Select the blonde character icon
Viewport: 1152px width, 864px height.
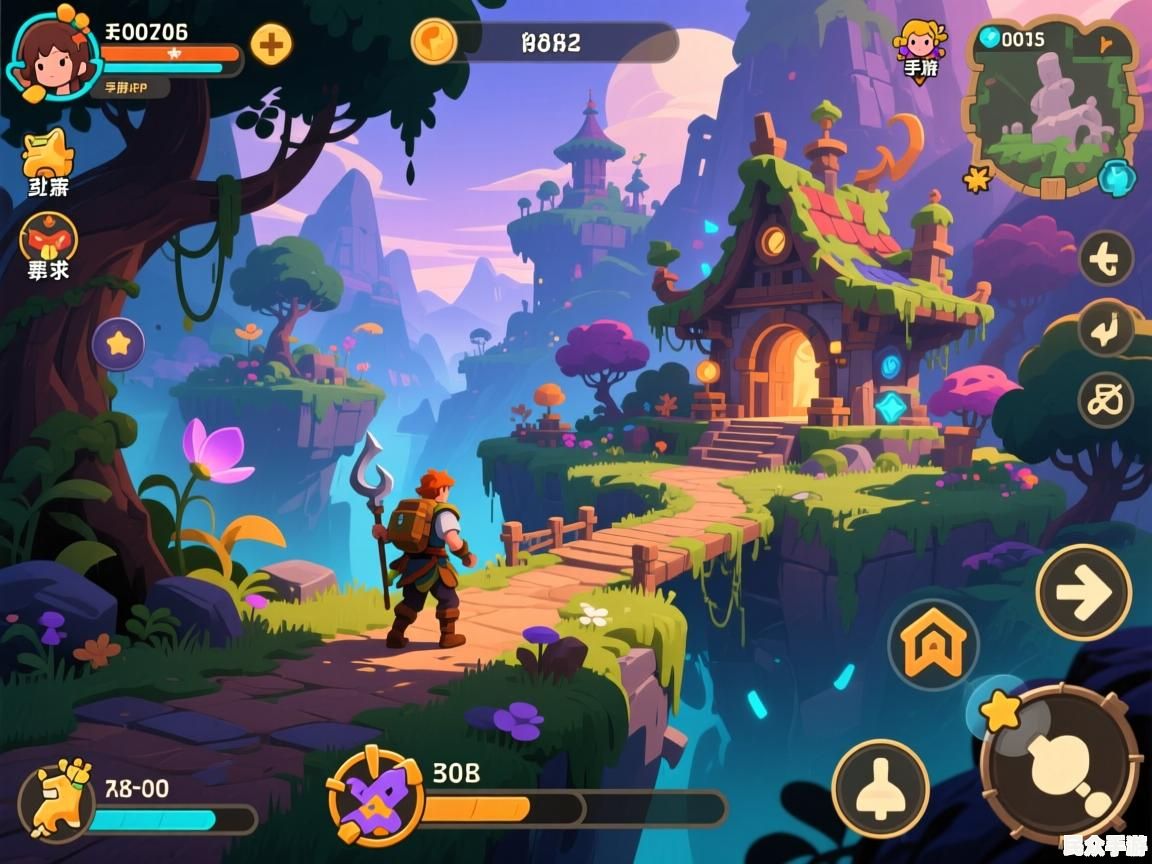pos(919,43)
